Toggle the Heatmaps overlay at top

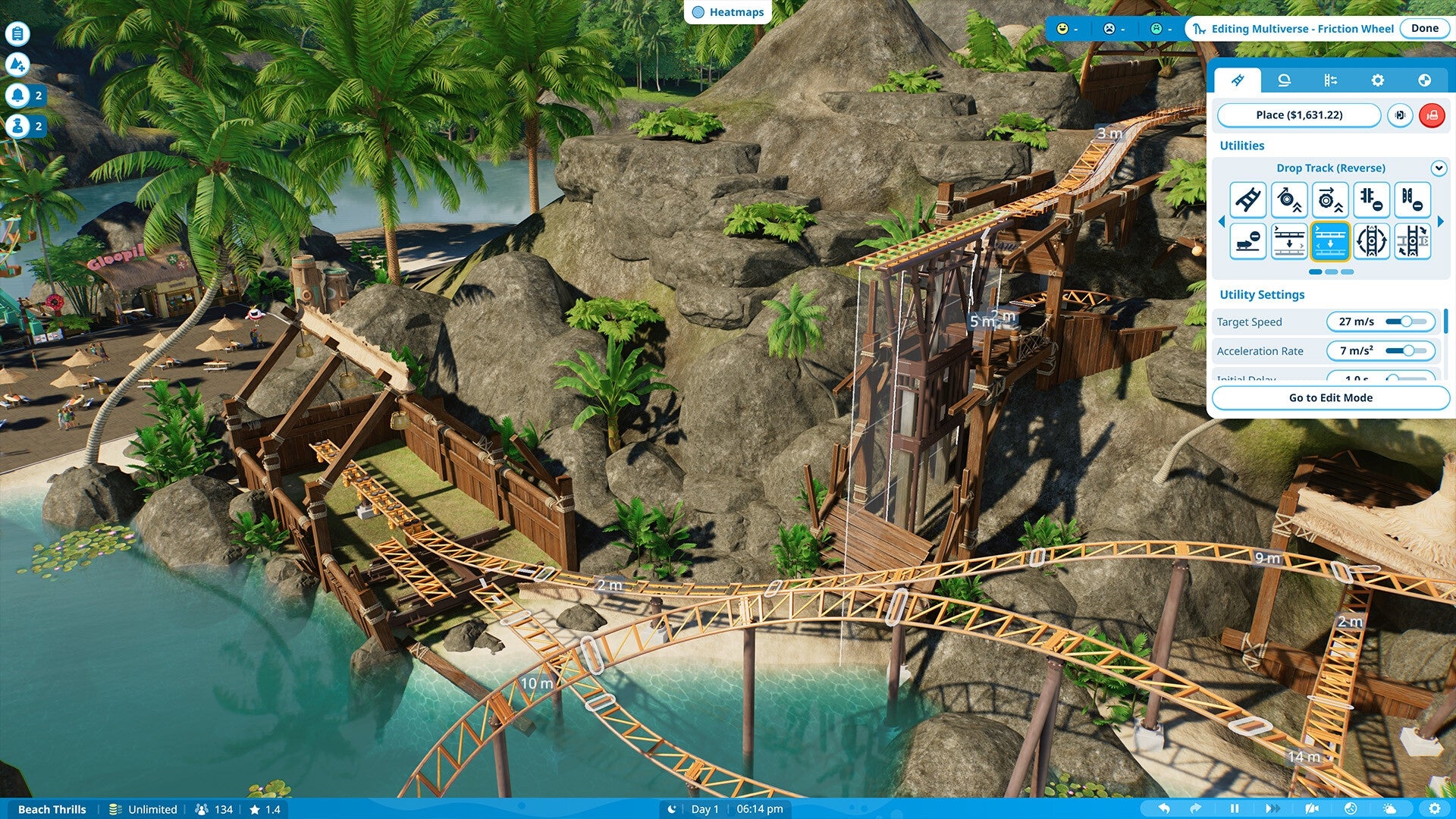(x=726, y=12)
